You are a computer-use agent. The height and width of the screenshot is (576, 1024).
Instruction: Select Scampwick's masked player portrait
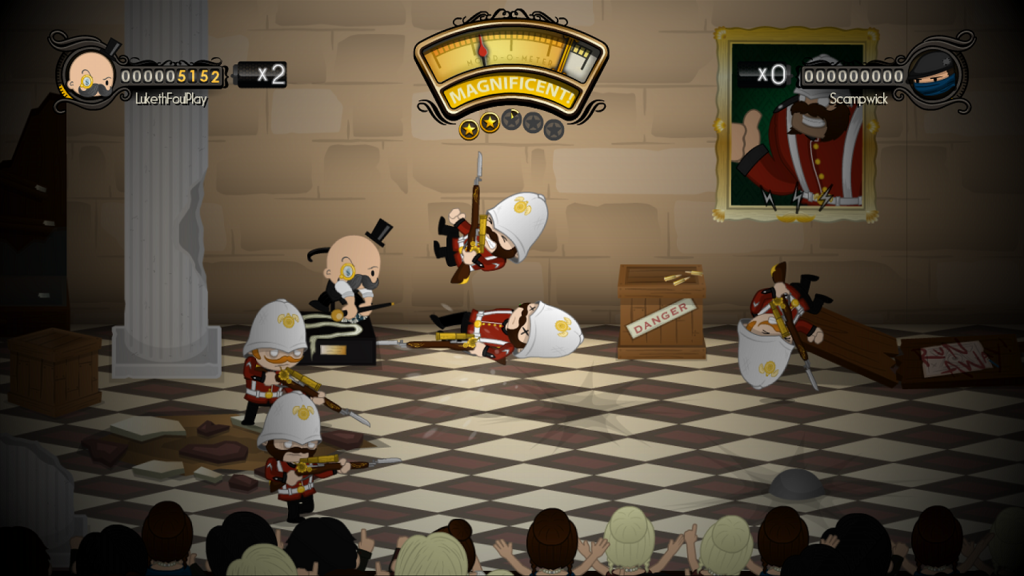point(933,75)
